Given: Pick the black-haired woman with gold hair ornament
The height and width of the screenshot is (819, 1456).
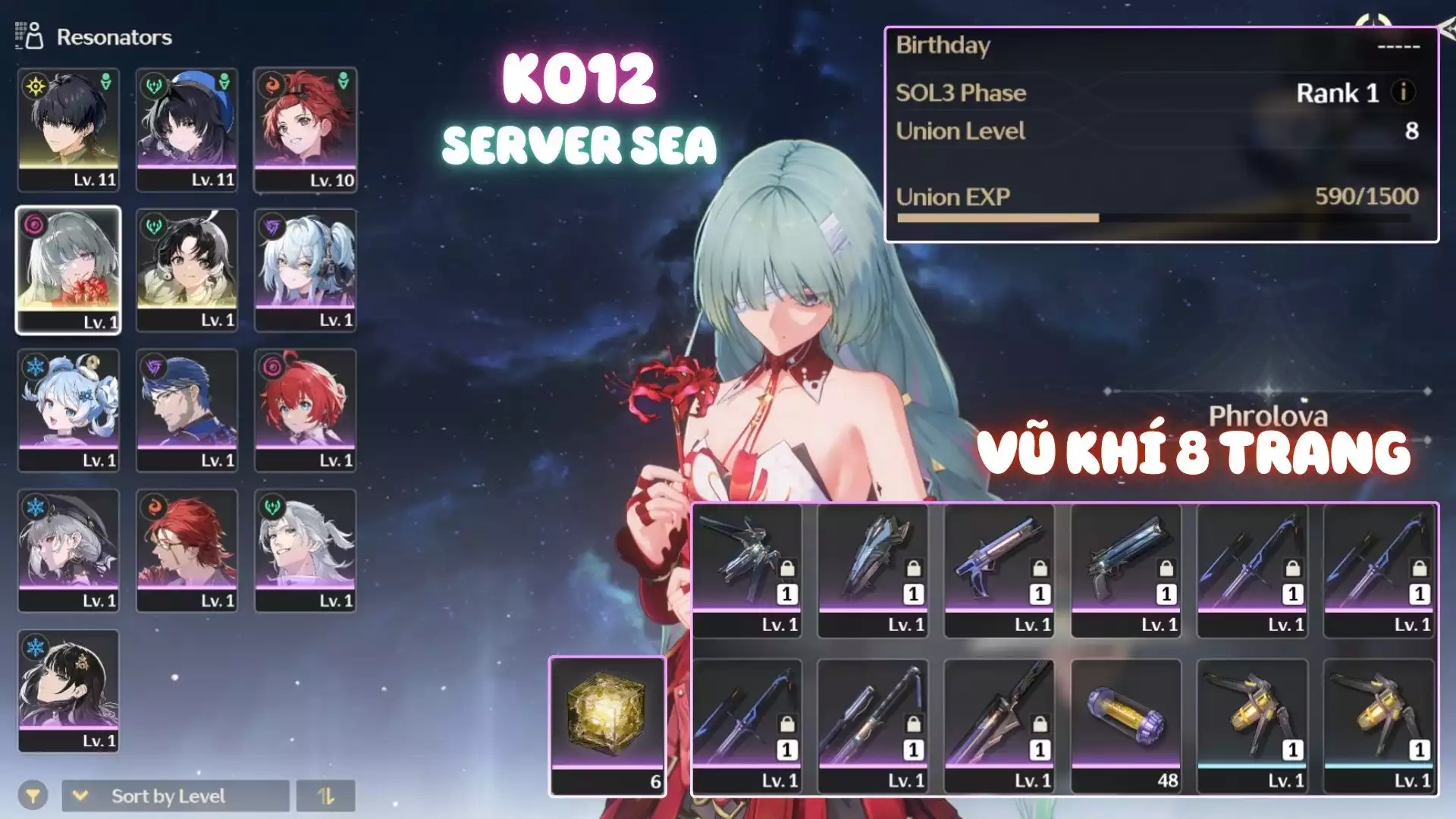Looking at the screenshot, I should 68,690.
